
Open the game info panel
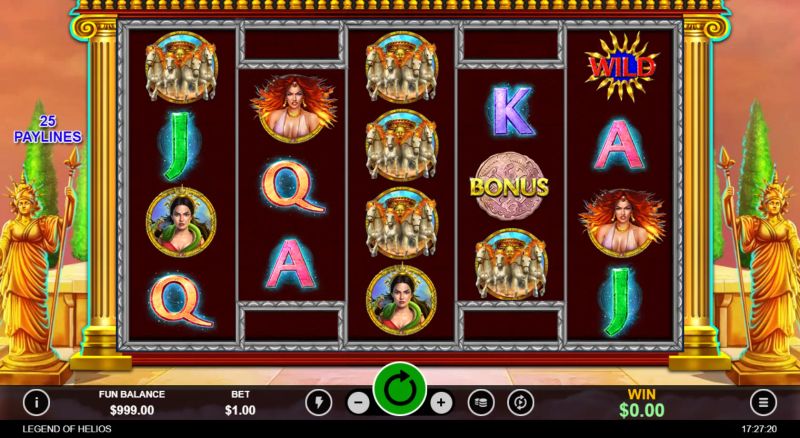tap(37, 402)
